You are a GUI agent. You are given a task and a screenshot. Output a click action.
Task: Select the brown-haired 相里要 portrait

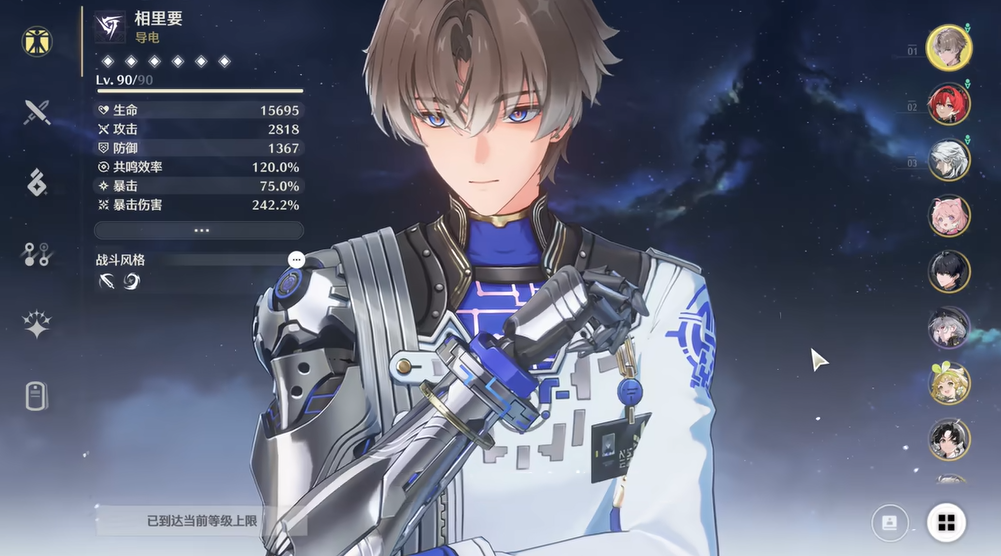(x=948, y=47)
